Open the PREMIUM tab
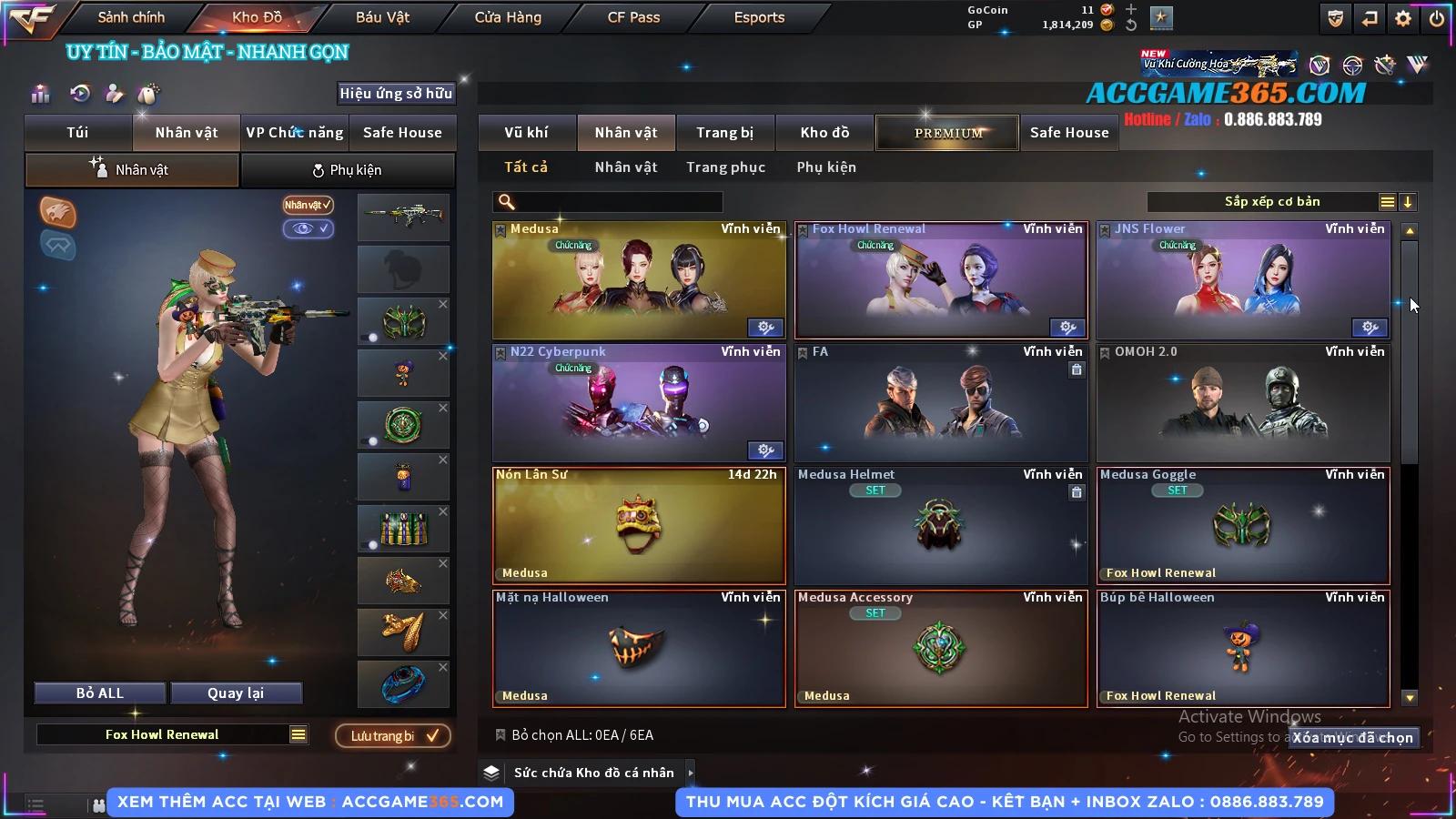The image size is (1456, 819). coord(947,133)
